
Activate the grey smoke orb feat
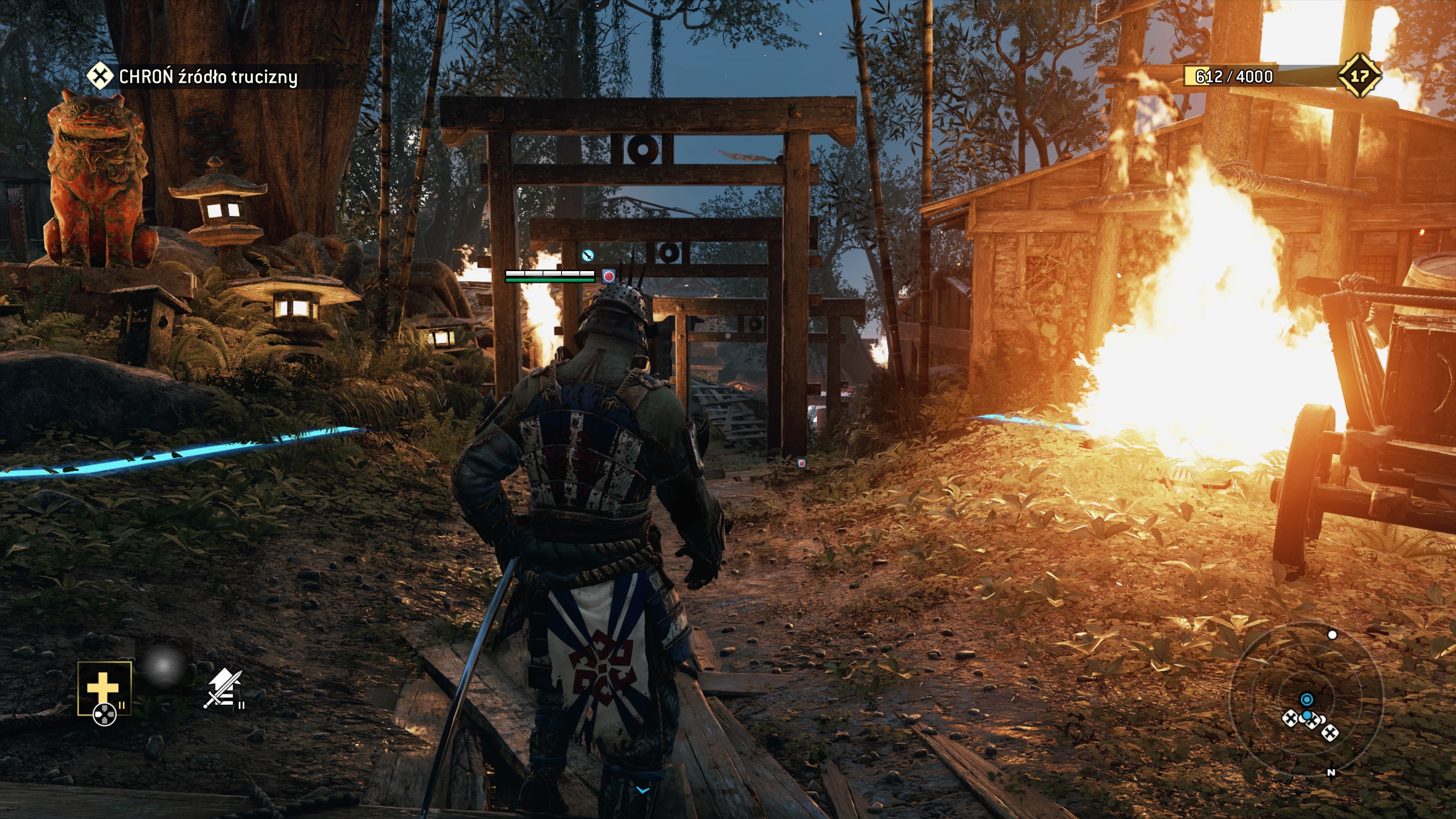coord(163,665)
